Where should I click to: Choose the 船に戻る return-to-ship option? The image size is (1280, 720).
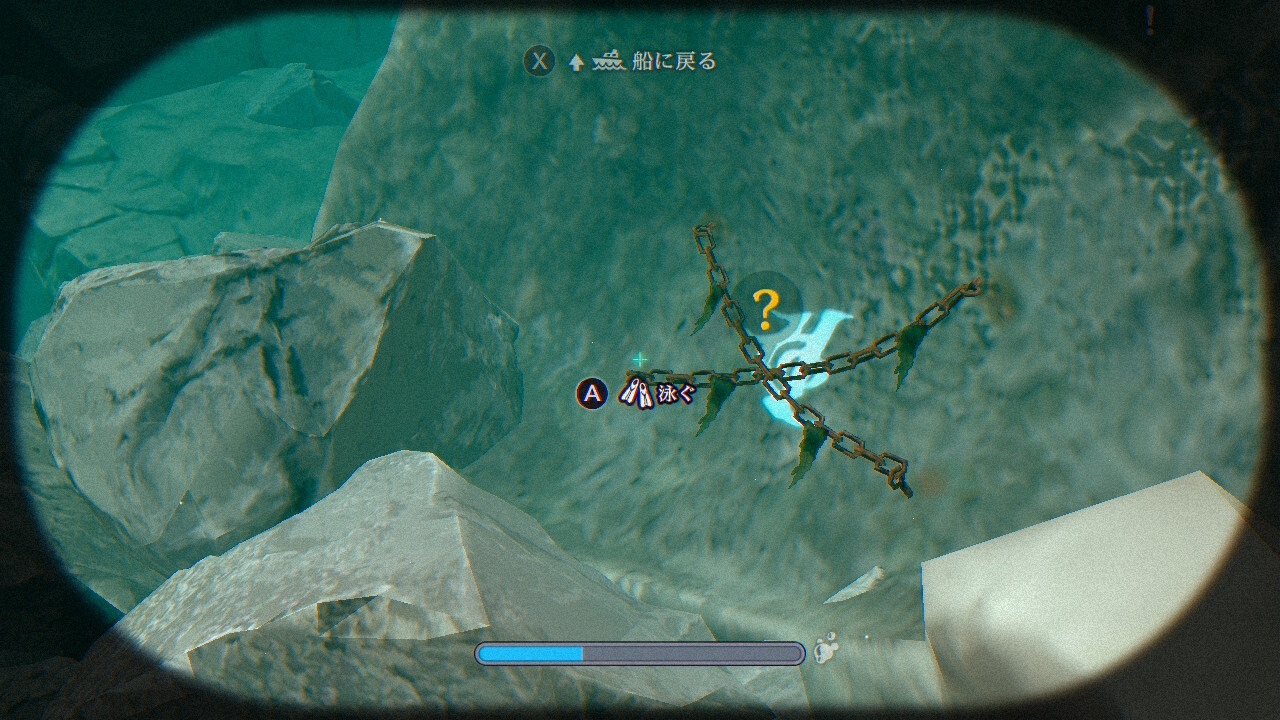pyautogui.click(x=672, y=62)
